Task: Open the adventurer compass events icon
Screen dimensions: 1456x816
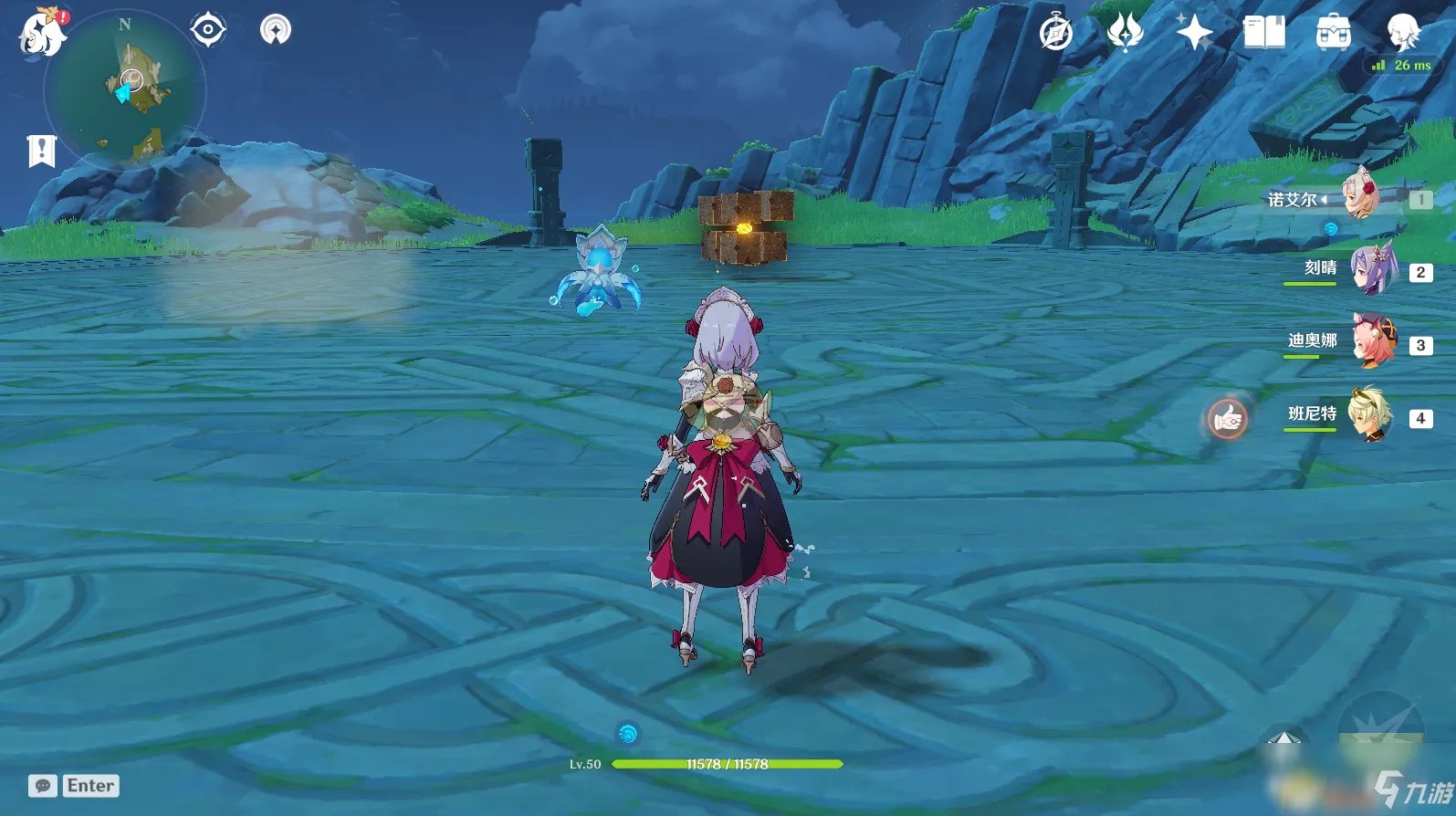Action: 1056,34
